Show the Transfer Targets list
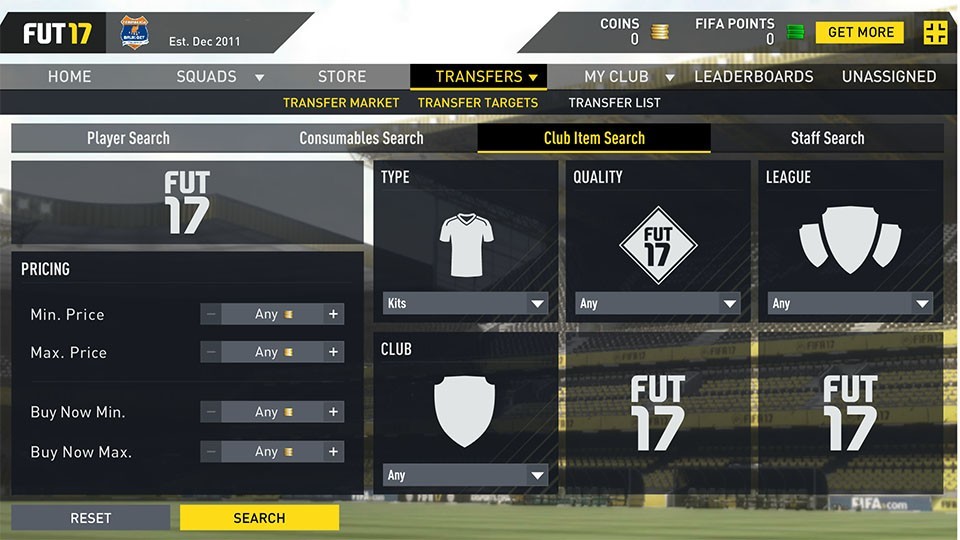The image size is (960, 540). coord(477,102)
